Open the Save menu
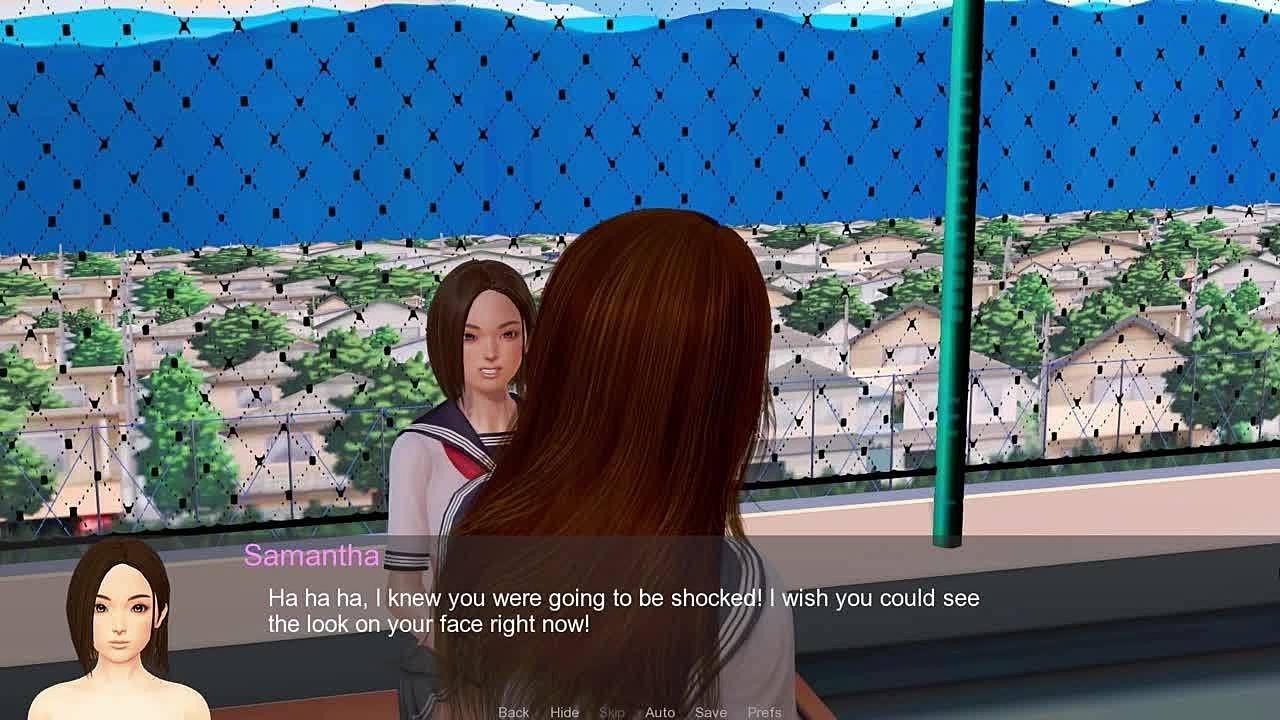 point(711,712)
